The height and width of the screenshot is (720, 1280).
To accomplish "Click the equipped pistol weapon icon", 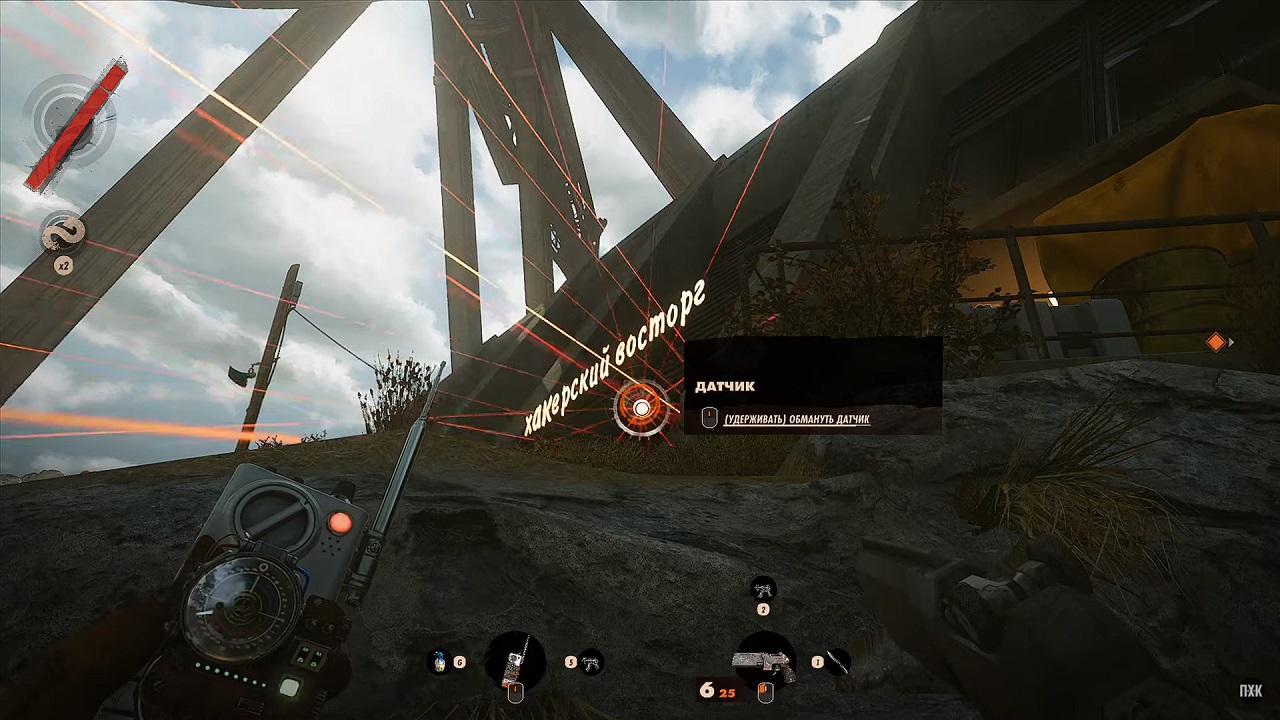I will 765,661.
